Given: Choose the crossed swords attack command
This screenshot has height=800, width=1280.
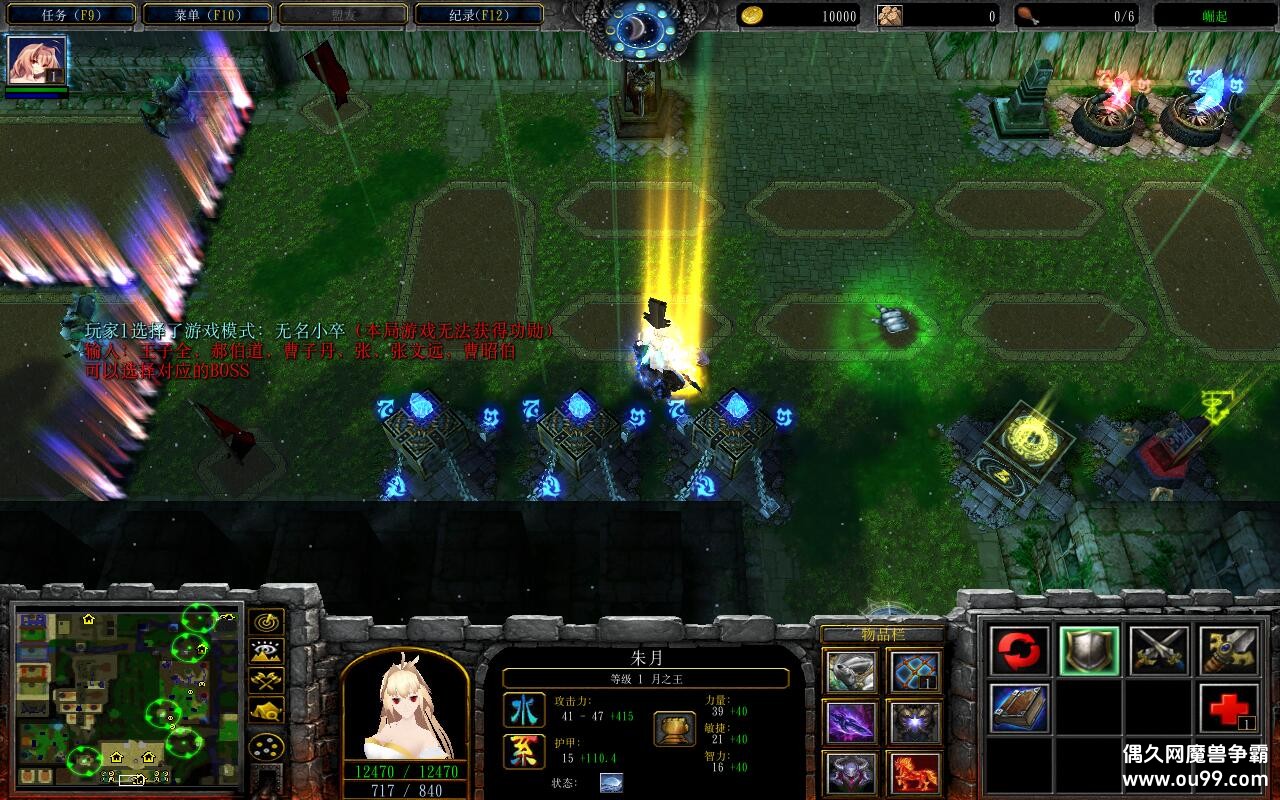Looking at the screenshot, I should click(1159, 651).
